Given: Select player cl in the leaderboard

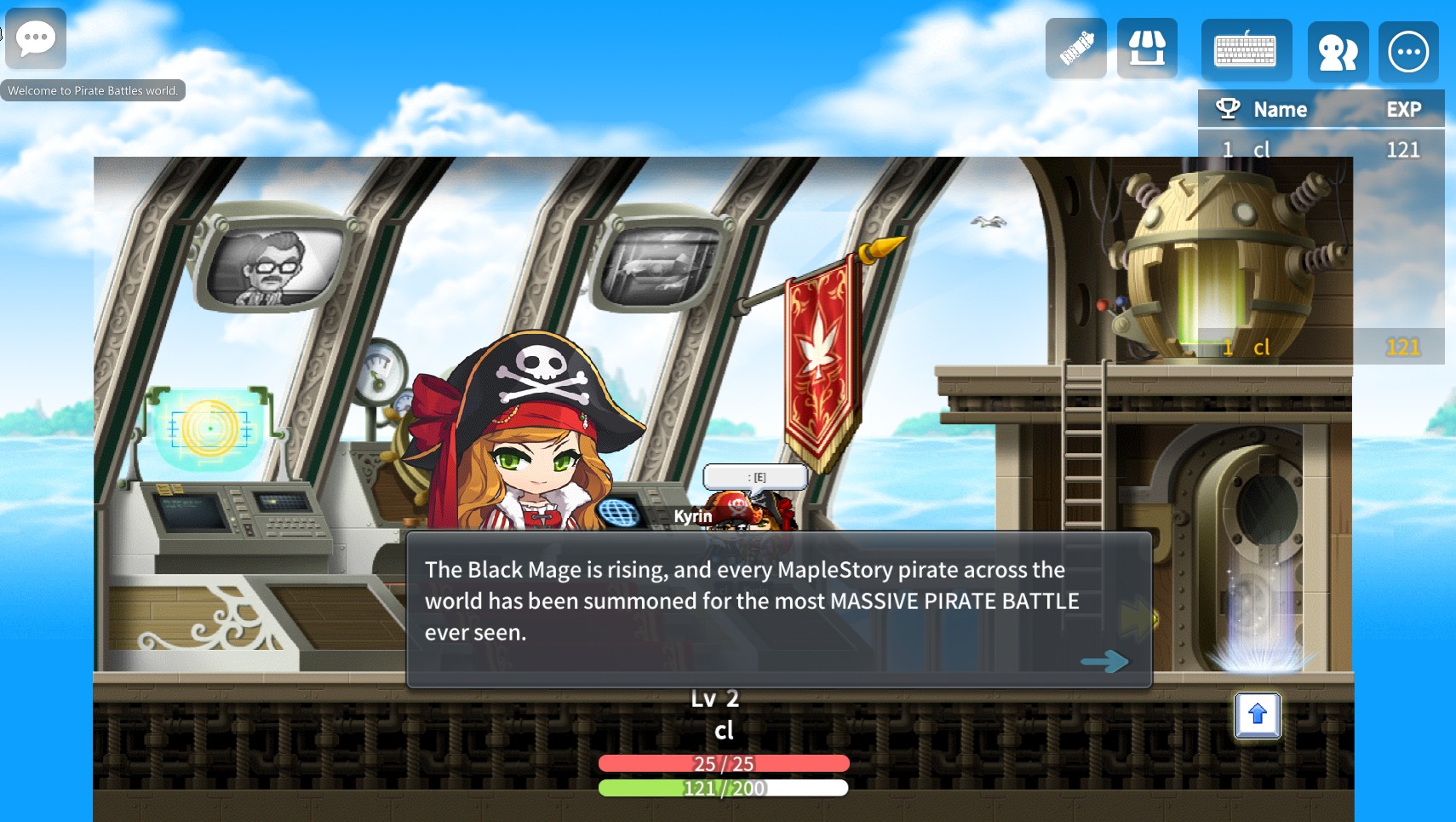Looking at the screenshot, I should (x=1262, y=150).
